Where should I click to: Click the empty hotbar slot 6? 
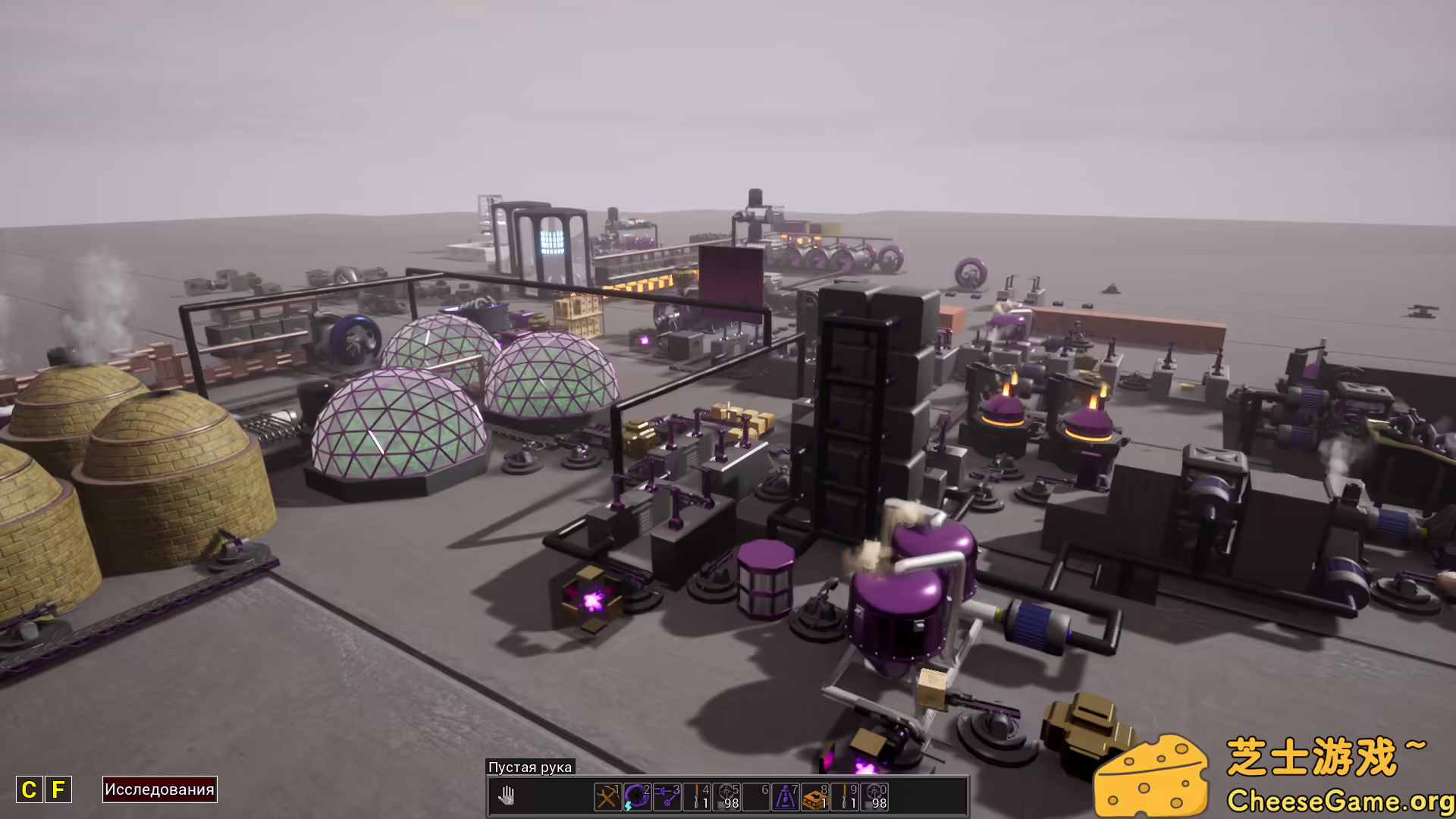click(x=755, y=798)
